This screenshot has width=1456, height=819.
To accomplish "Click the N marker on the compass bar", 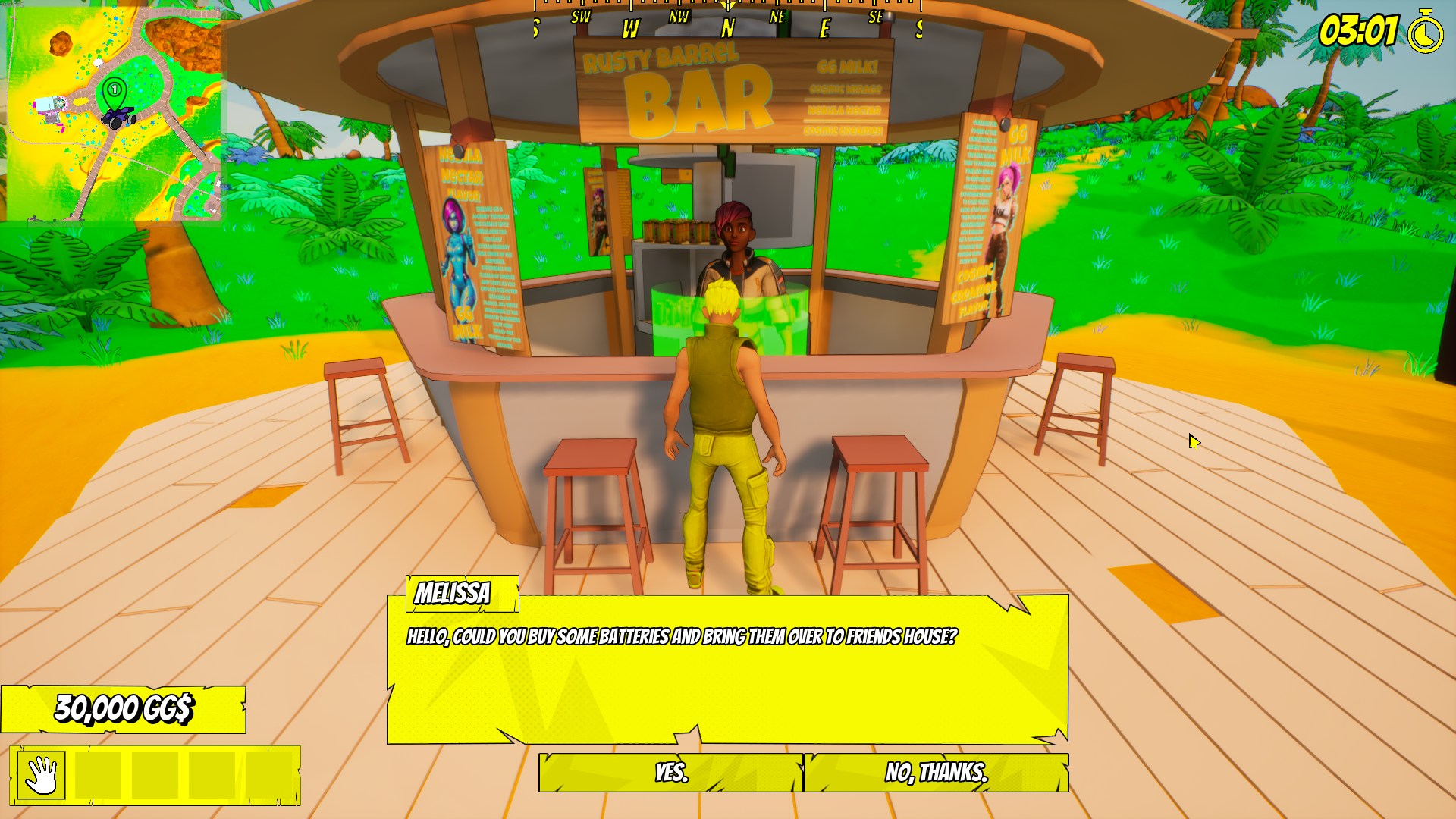I will tap(726, 28).
